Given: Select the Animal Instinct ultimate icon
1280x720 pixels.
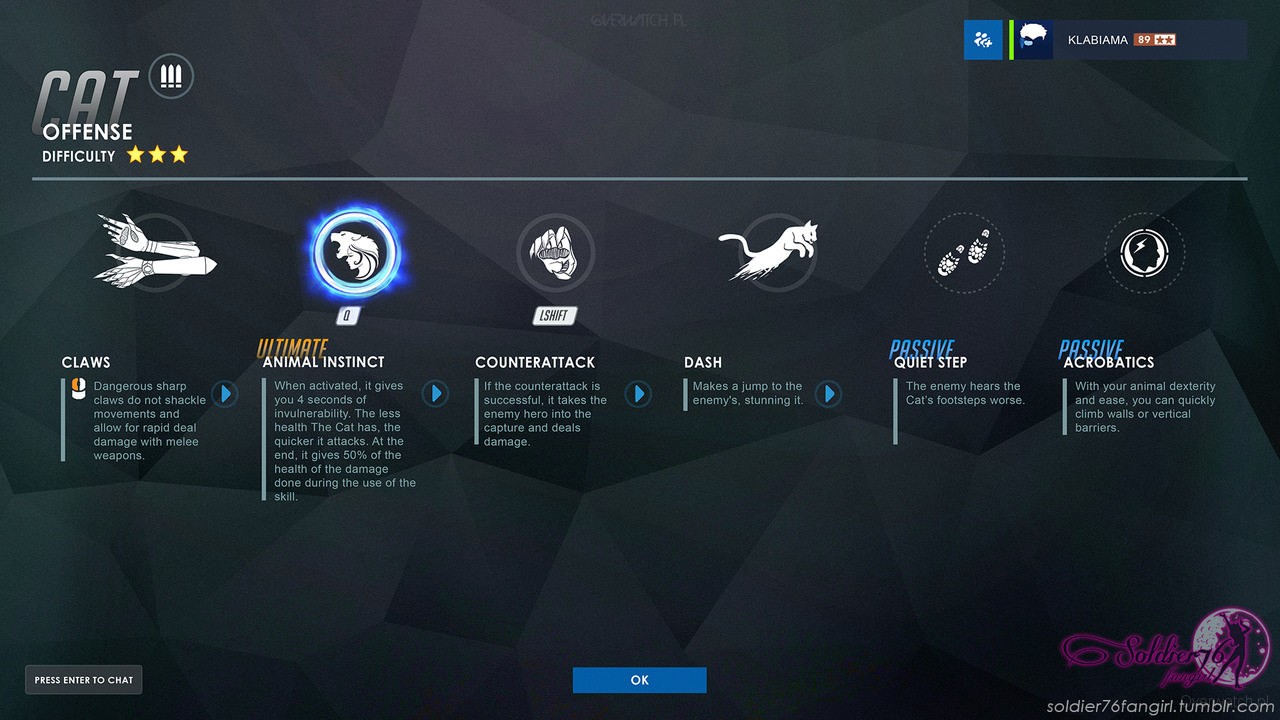Looking at the screenshot, I should click(x=354, y=253).
